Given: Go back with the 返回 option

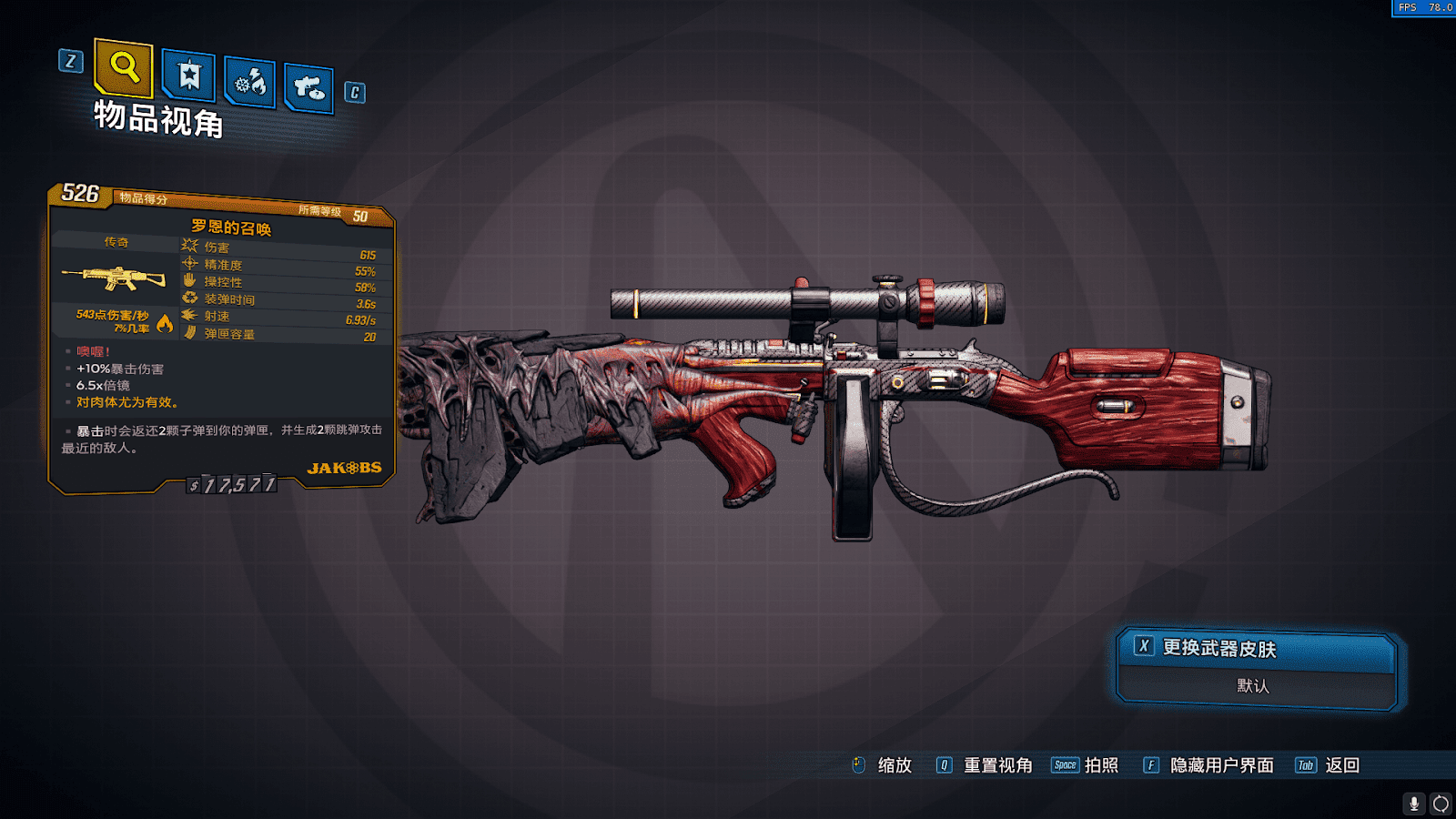Looking at the screenshot, I should pyautogui.click(x=1342, y=765).
